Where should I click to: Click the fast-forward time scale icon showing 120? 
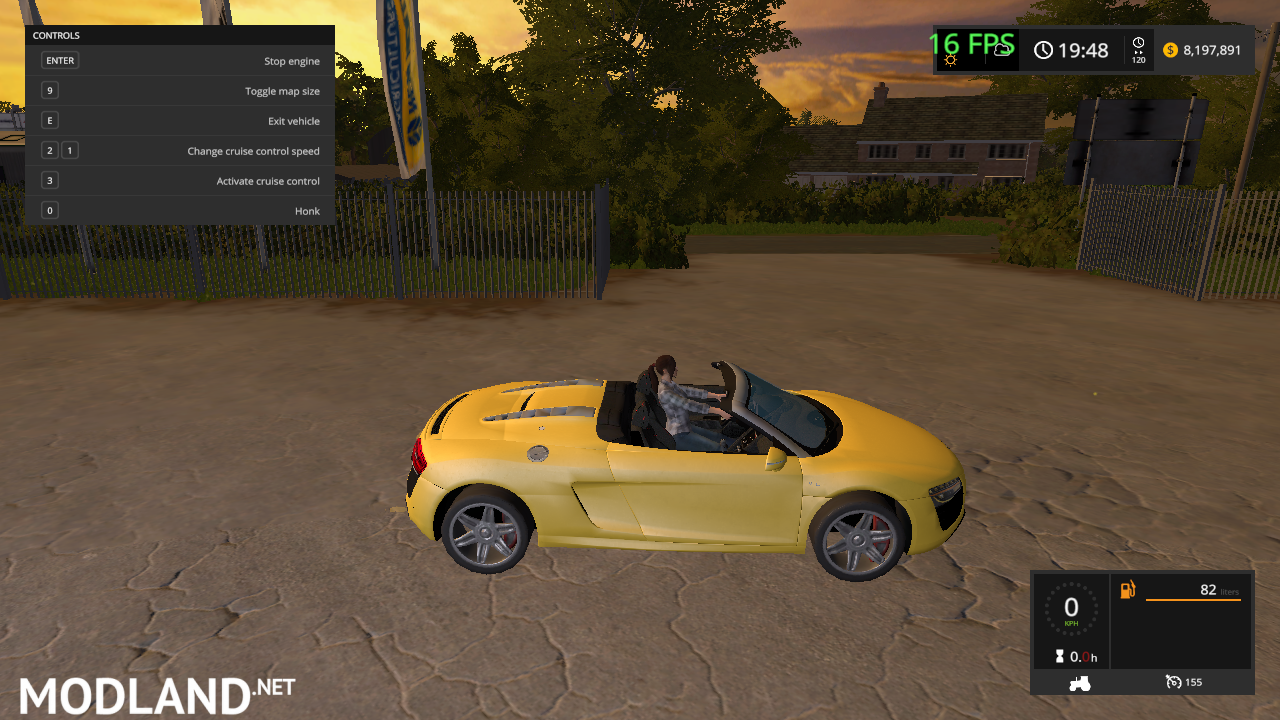[1136, 50]
